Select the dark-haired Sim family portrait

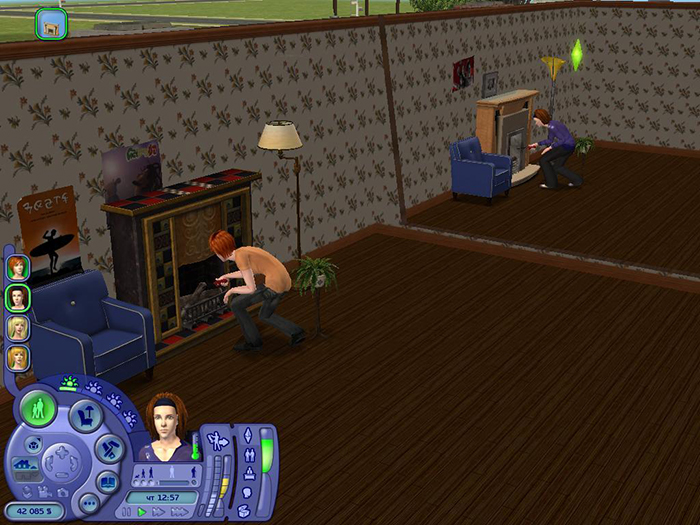pos(17,297)
